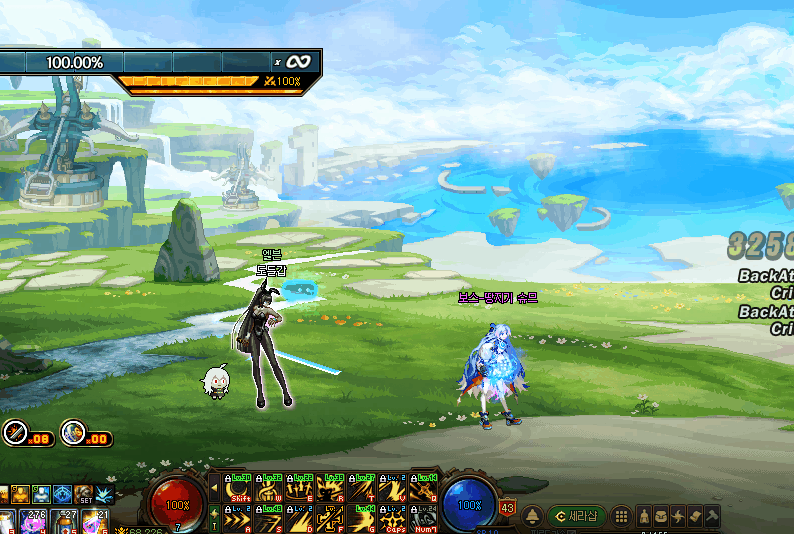
Task: Use the Lv.32 skill on W
Action: pyautogui.click(x=269, y=488)
